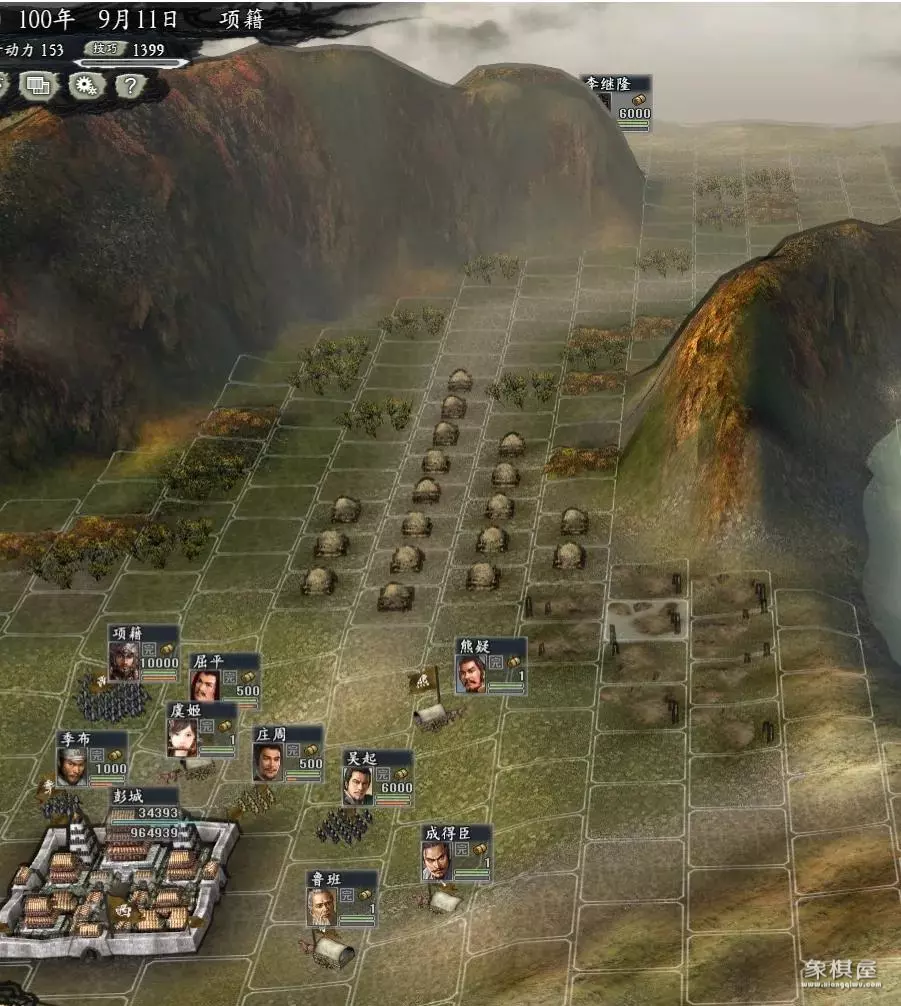Select the 项籍 unit plate with 10000 troops
Screen dimensions: 901x1006
[144, 653]
